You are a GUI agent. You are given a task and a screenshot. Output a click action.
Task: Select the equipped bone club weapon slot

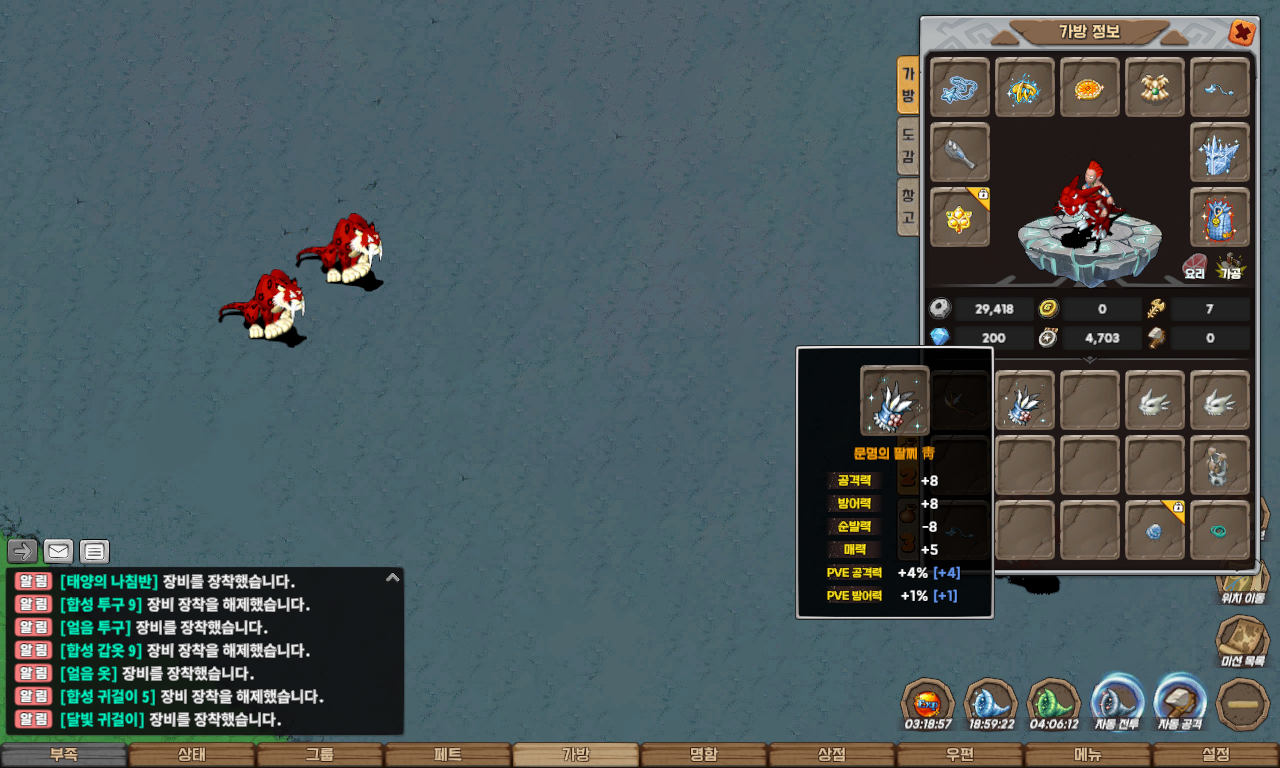[x=960, y=152]
